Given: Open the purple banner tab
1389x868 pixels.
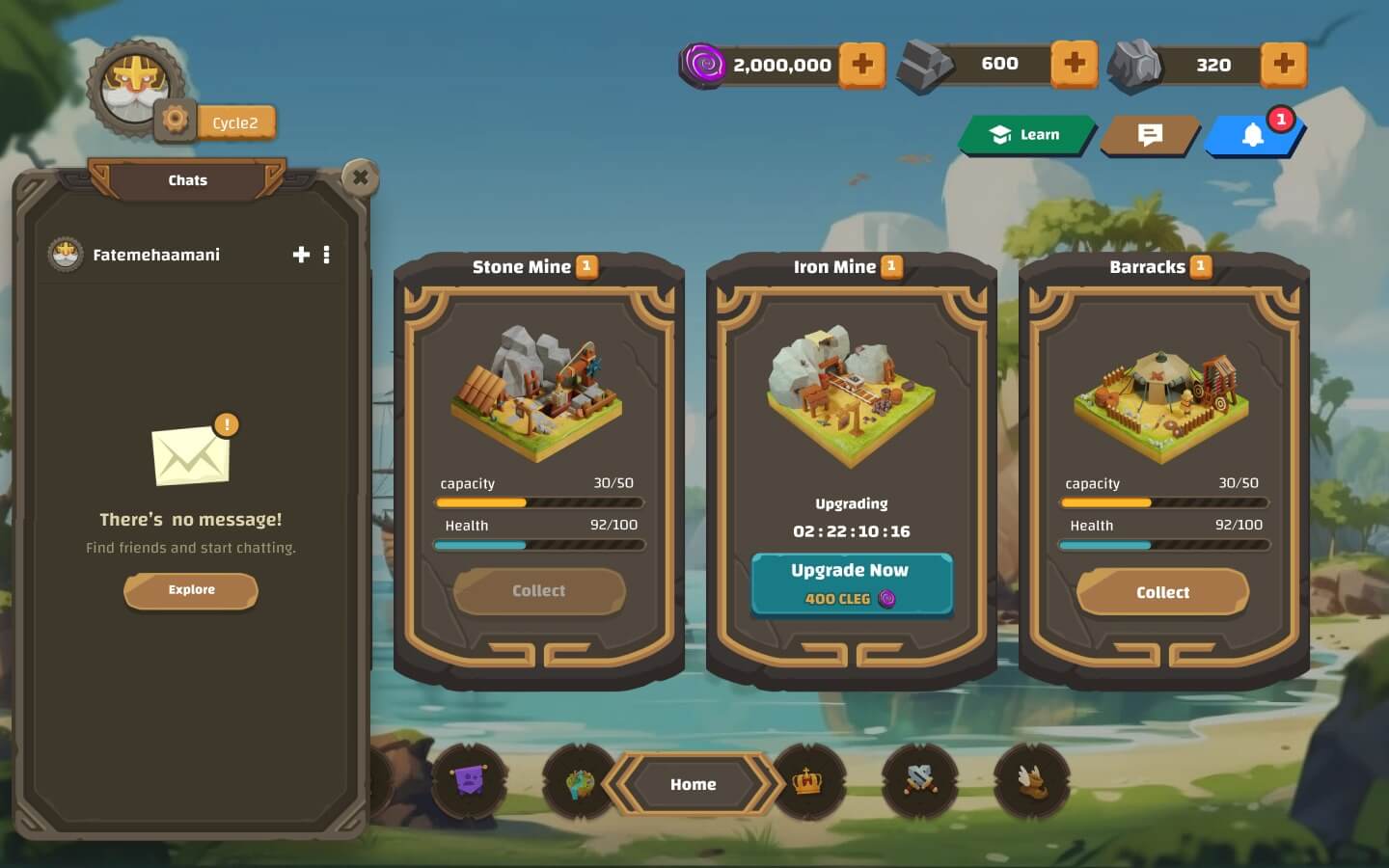Looking at the screenshot, I should coord(470,780).
